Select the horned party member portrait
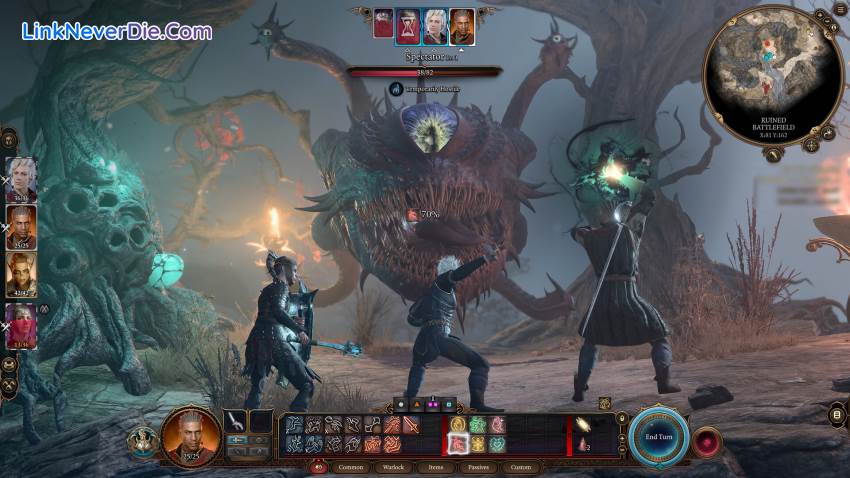This screenshot has width=850, height=478. click(x=22, y=272)
